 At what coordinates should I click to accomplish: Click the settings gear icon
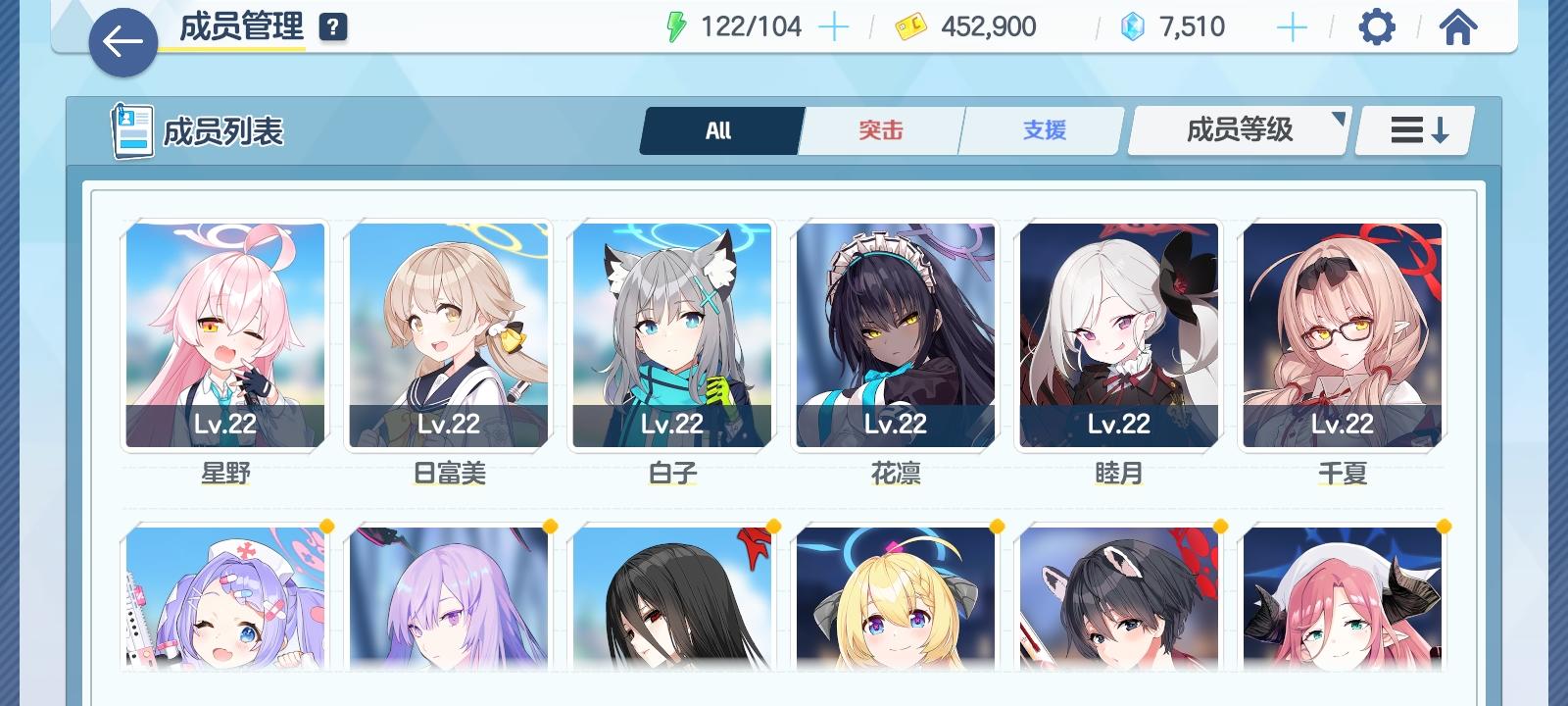pyautogui.click(x=1378, y=26)
